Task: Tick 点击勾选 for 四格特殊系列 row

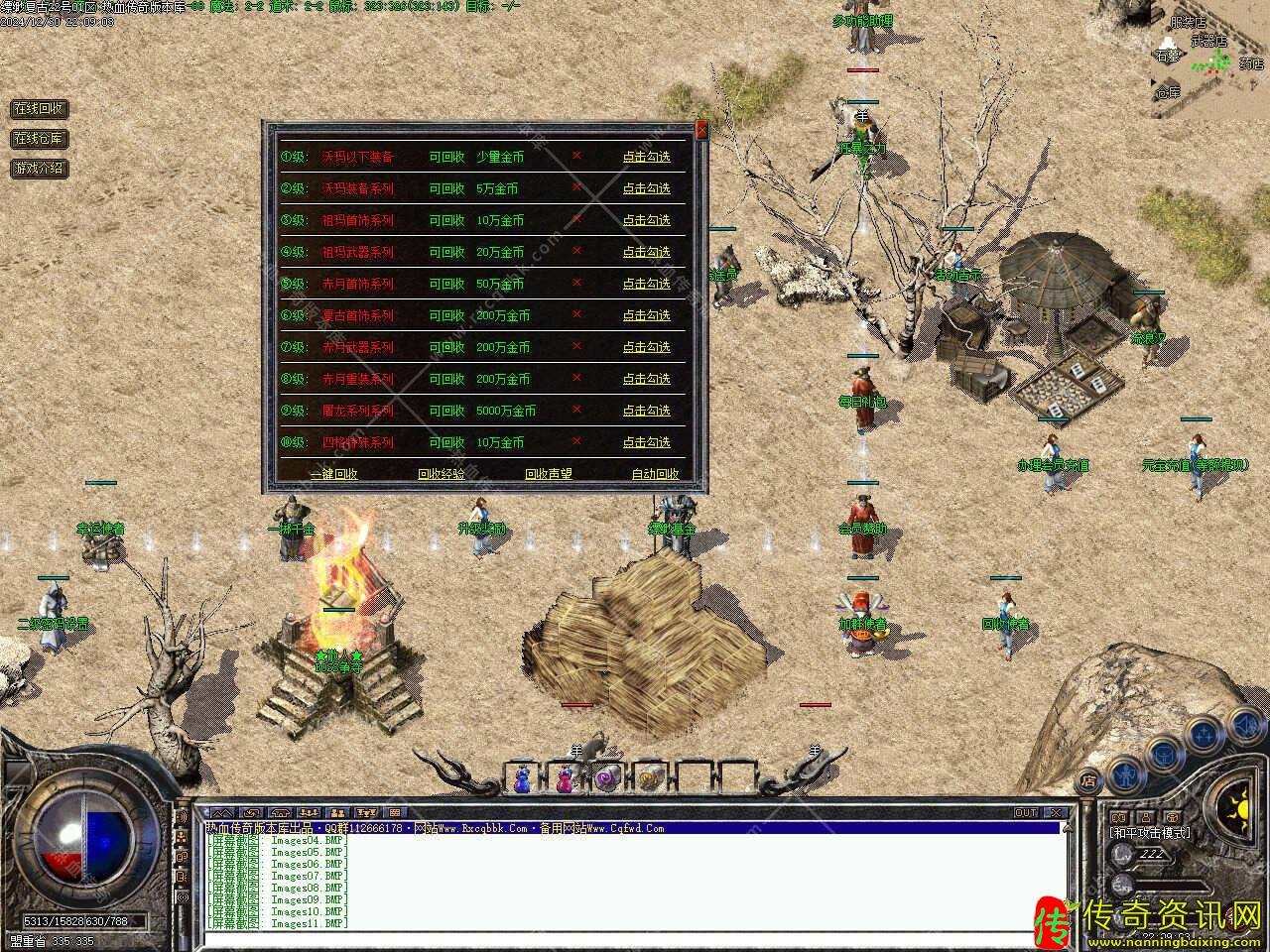Action: point(646,442)
